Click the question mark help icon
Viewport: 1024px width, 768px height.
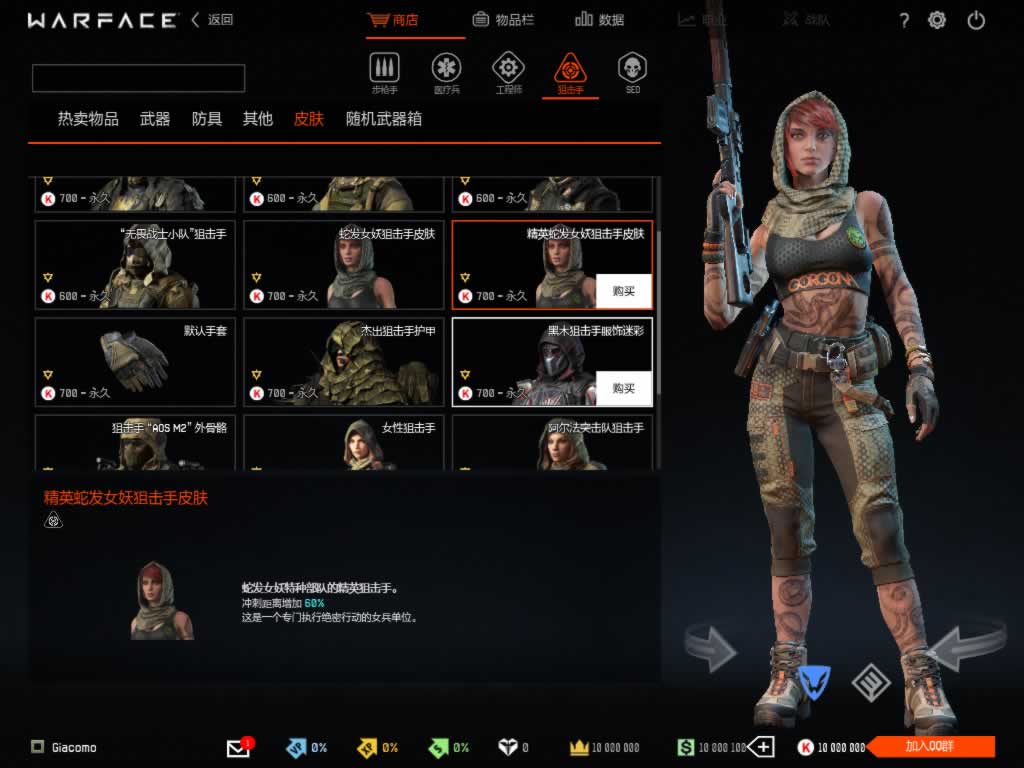coord(904,20)
